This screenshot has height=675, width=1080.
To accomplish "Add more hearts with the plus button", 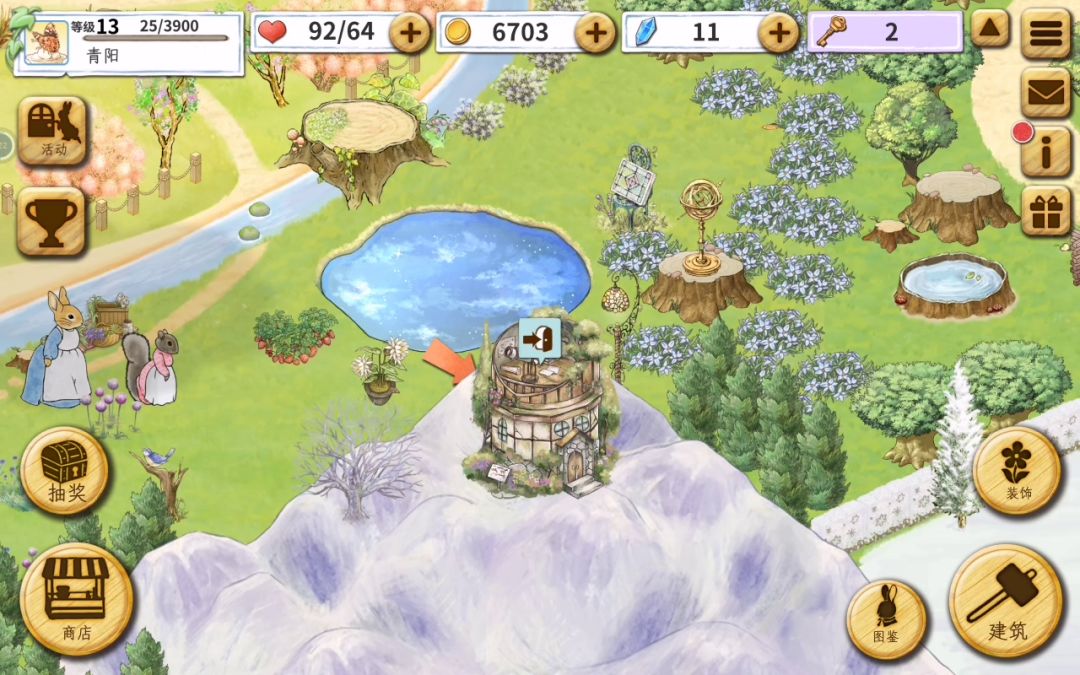I will click(x=409, y=33).
